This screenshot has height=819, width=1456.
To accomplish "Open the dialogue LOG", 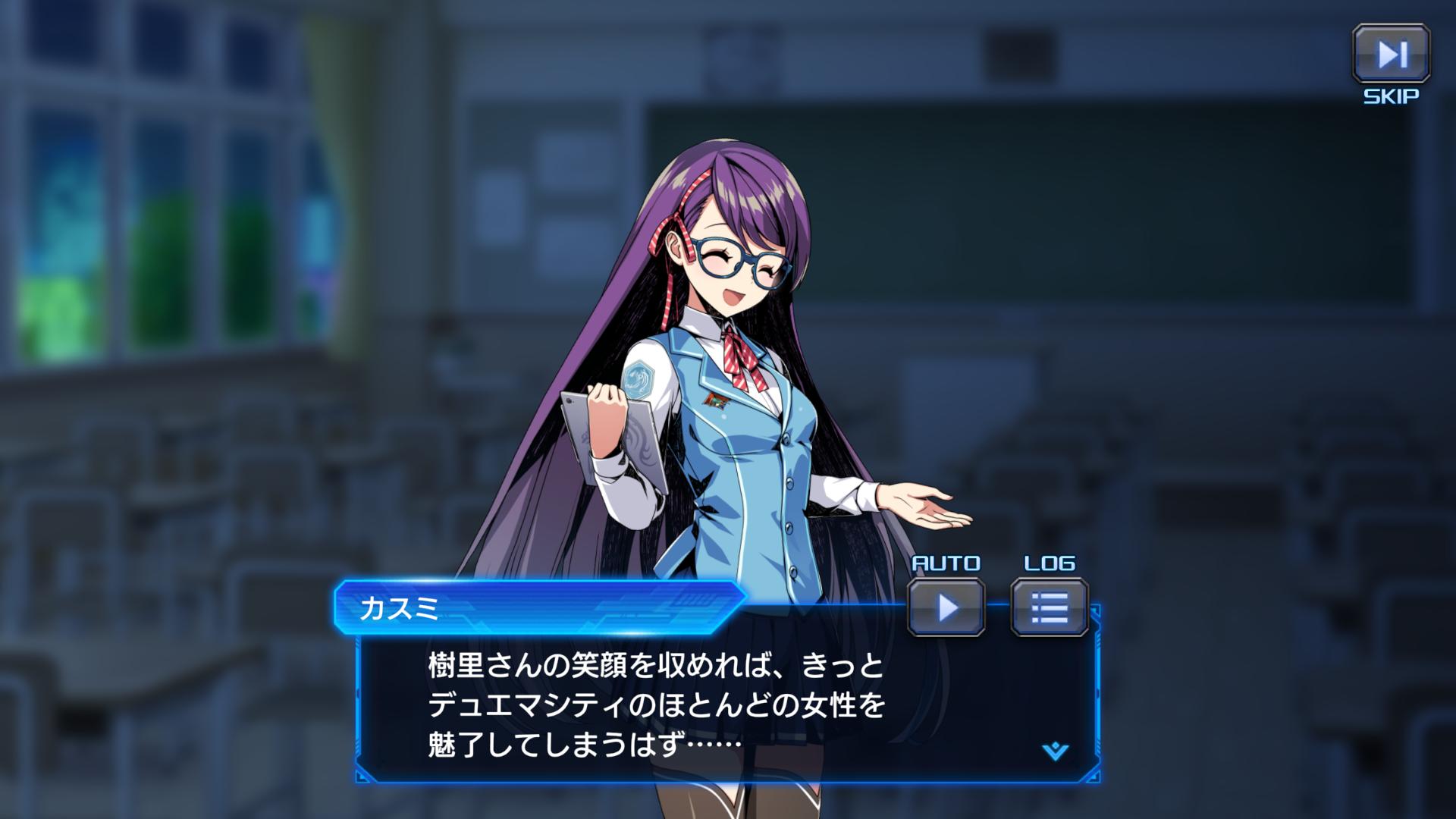I will [x=1050, y=607].
